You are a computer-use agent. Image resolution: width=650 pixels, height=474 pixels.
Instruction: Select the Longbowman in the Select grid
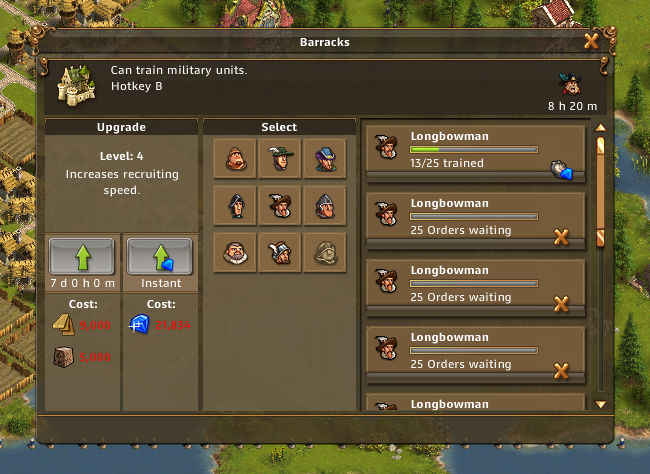[x=279, y=205]
